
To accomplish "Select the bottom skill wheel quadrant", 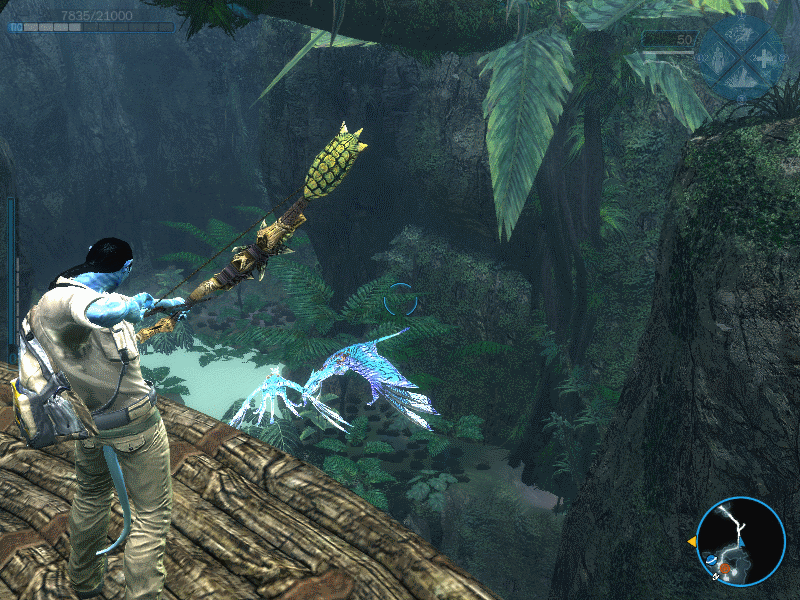I will click(741, 76).
